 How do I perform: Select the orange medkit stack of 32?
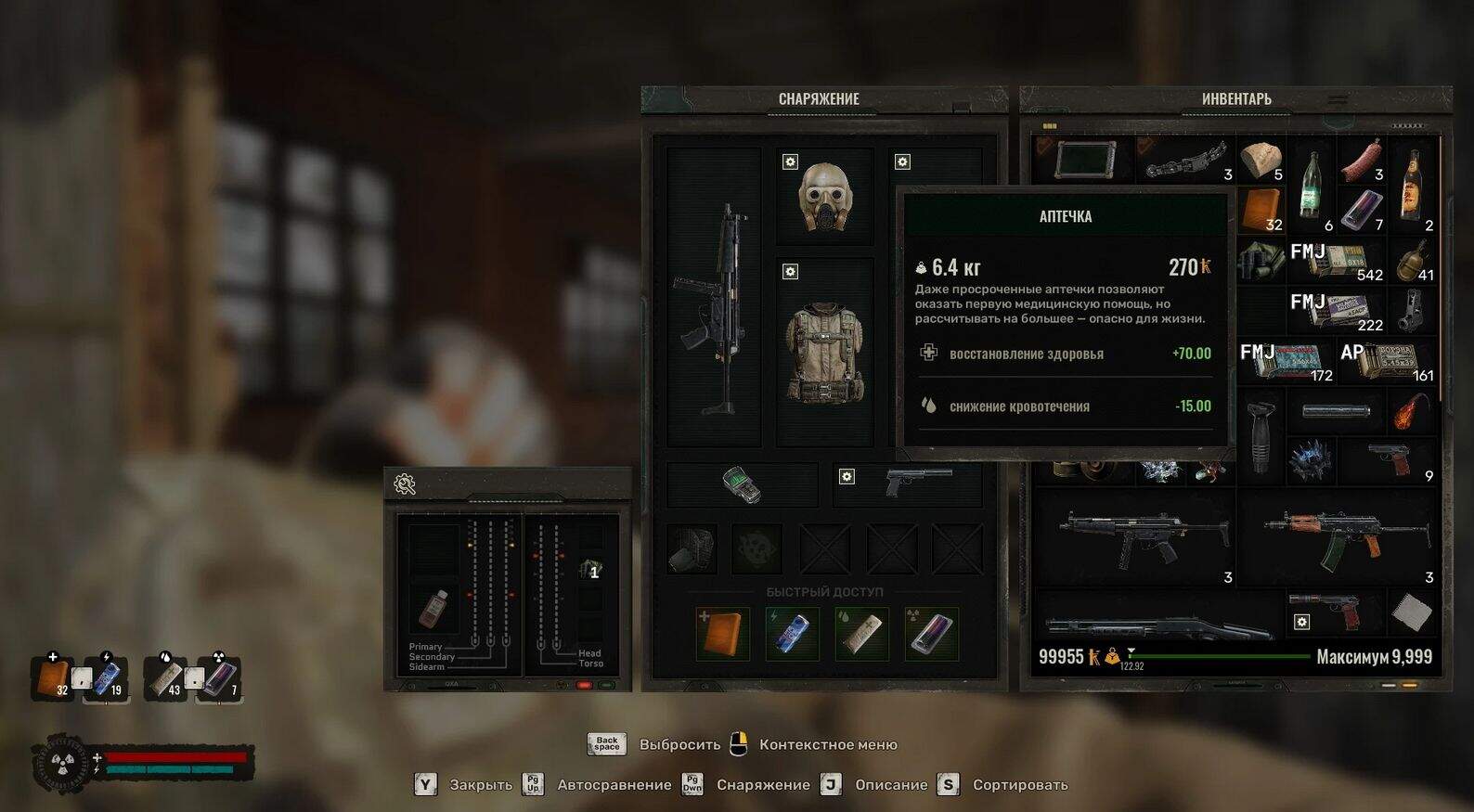[x=1261, y=210]
